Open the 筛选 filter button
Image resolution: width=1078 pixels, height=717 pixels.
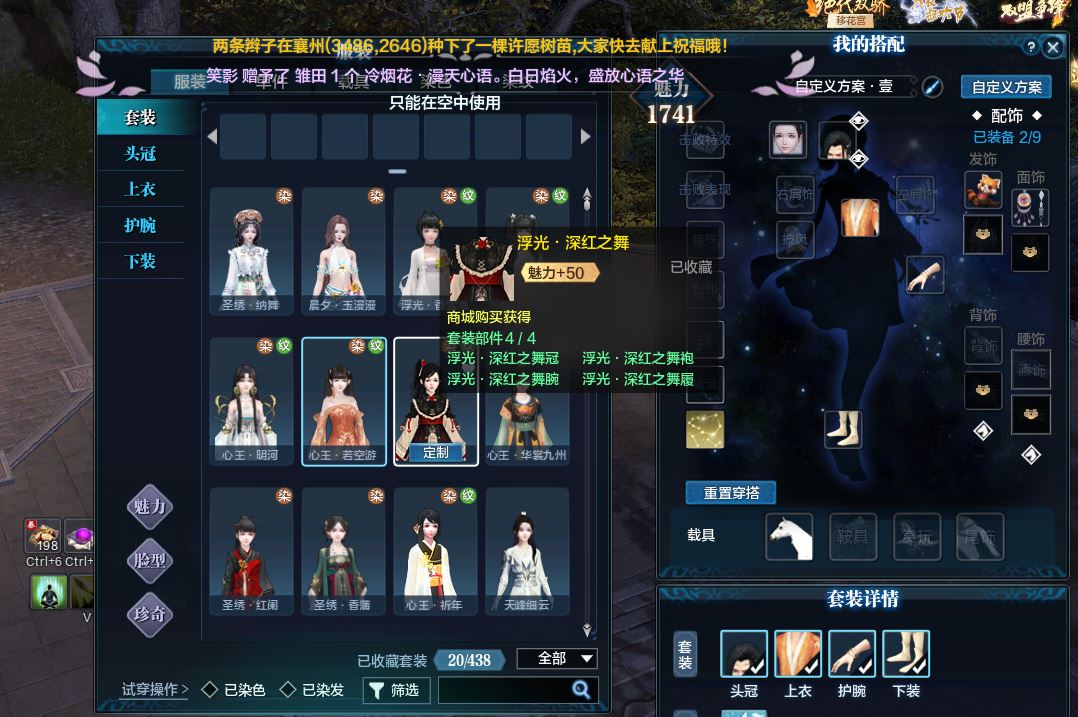(396, 690)
